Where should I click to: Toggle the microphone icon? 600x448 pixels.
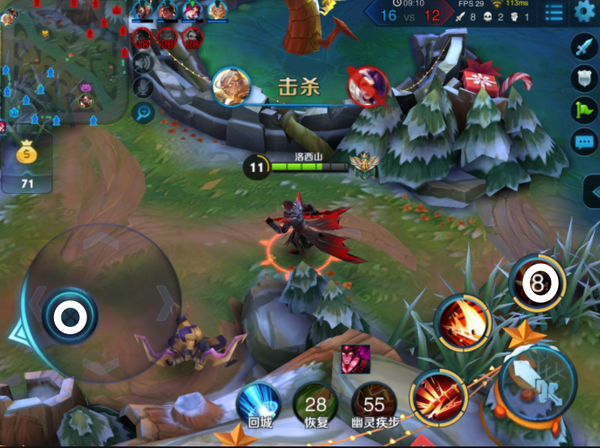[142, 88]
